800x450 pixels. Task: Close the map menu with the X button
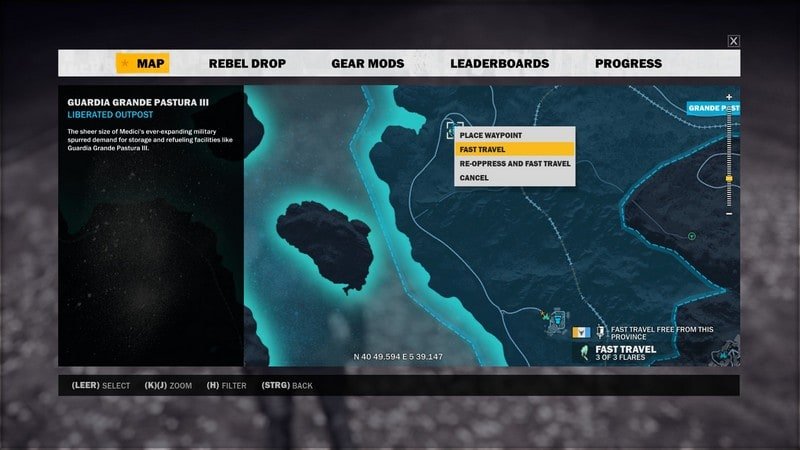(734, 41)
